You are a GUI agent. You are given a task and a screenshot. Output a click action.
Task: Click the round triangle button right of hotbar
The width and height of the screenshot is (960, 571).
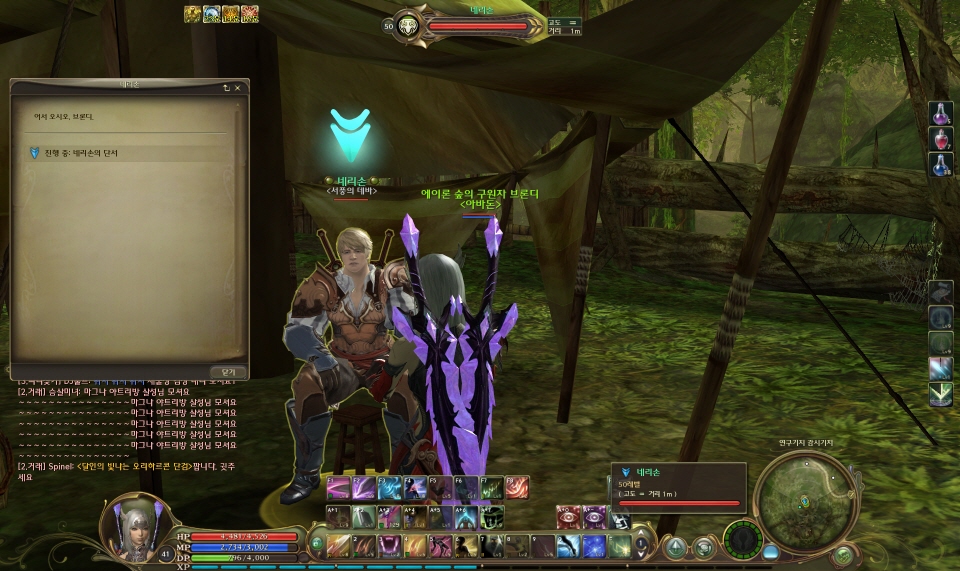pyautogui.click(x=677, y=547)
